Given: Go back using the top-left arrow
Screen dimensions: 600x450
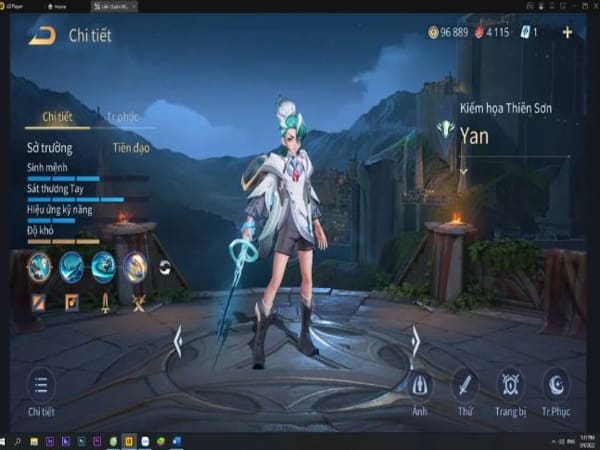Looking at the screenshot, I should point(41,36).
